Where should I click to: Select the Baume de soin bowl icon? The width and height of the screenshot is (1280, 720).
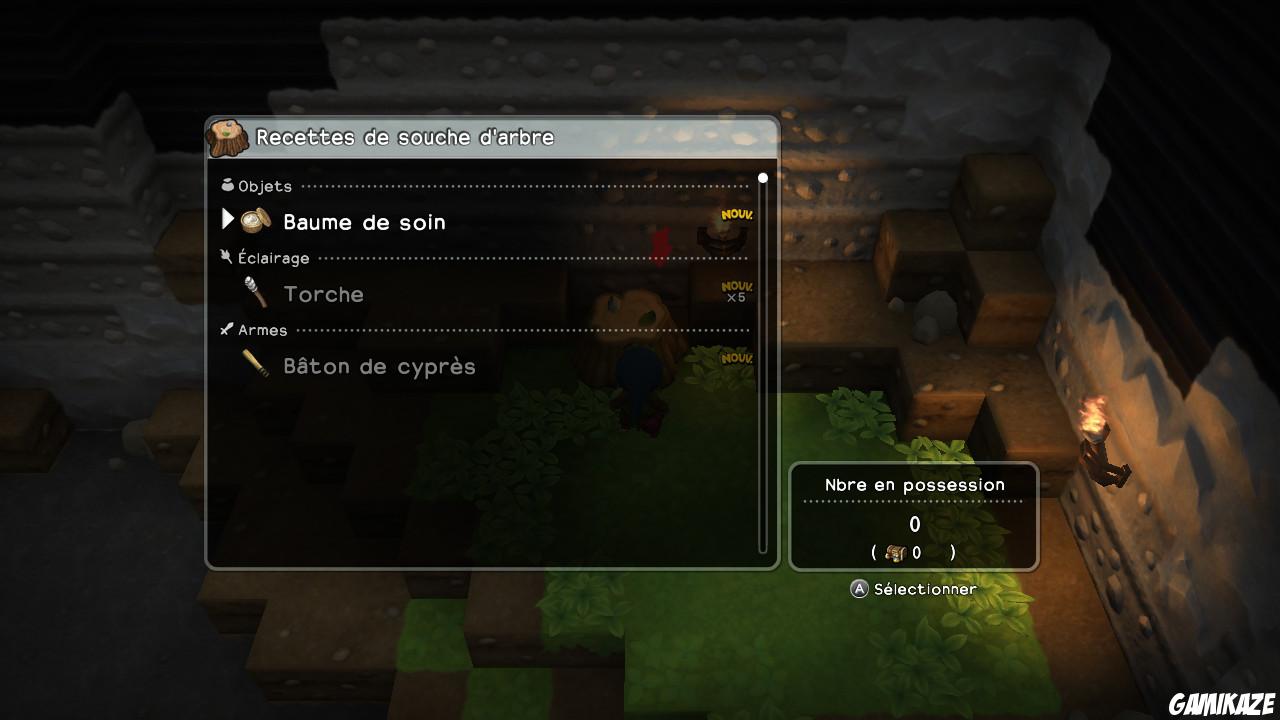click(x=257, y=221)
